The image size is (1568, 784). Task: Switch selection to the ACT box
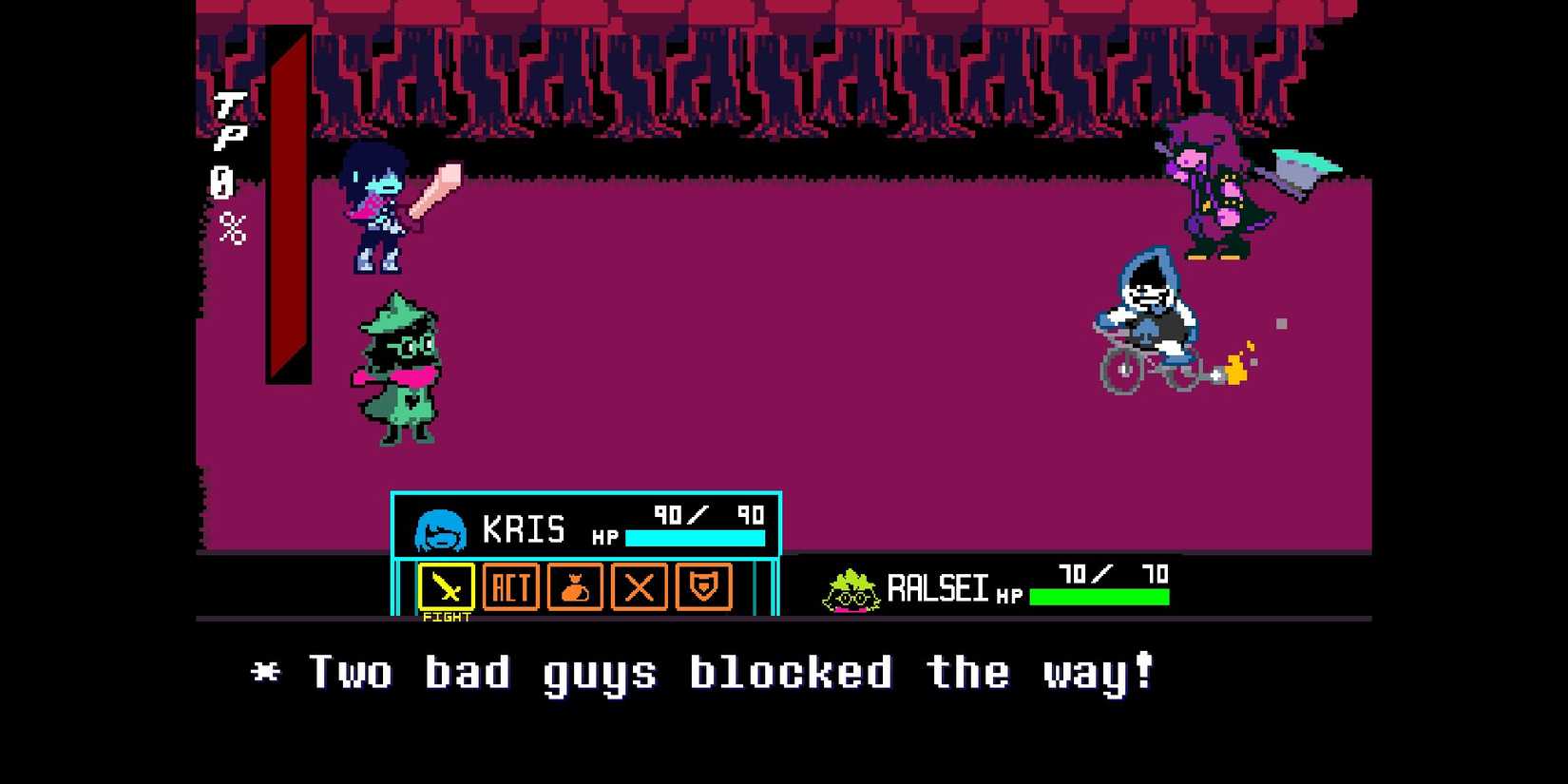[x=510, y=587]
